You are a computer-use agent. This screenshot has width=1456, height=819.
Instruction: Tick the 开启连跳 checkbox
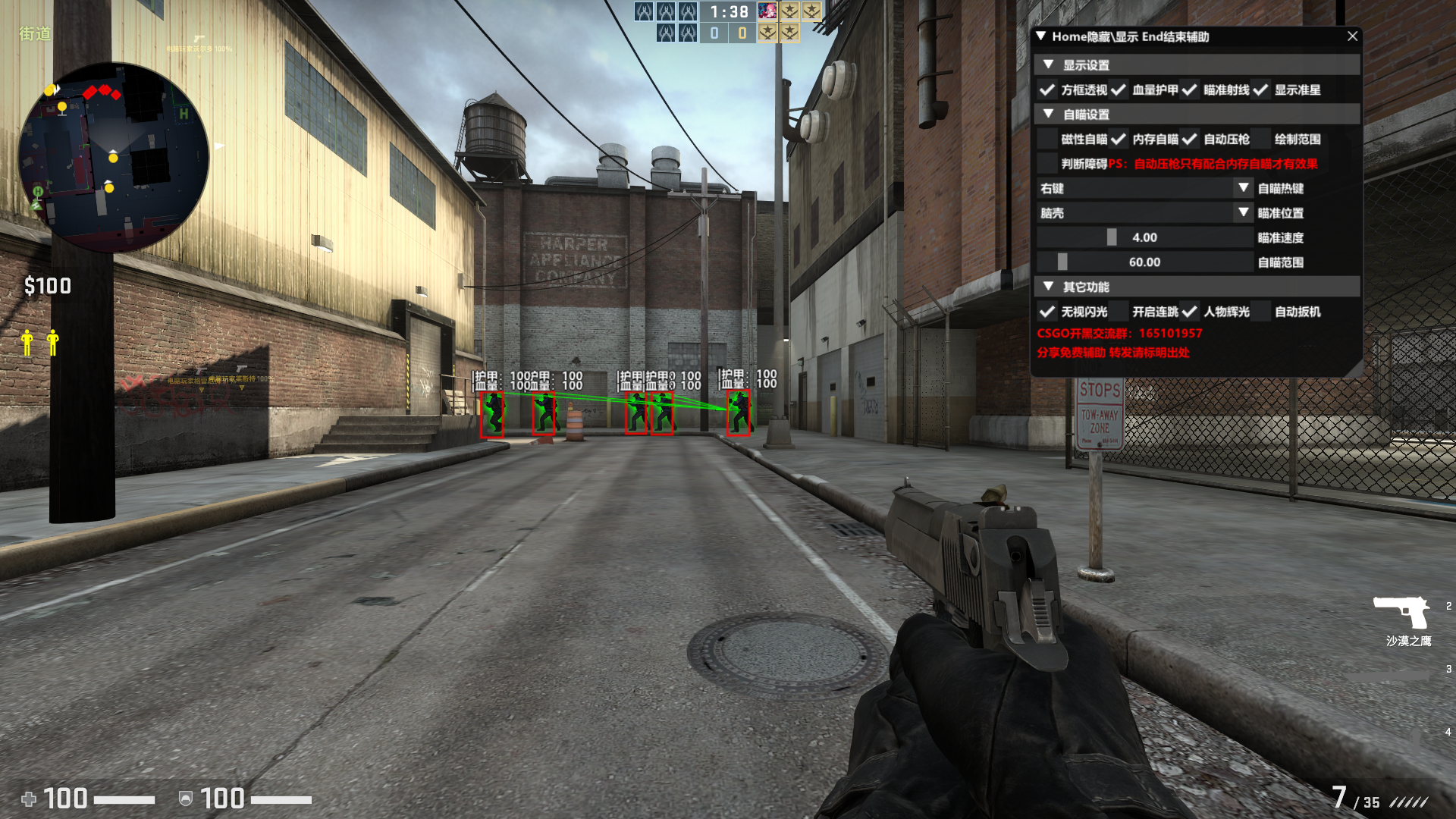click(1119, 312)
